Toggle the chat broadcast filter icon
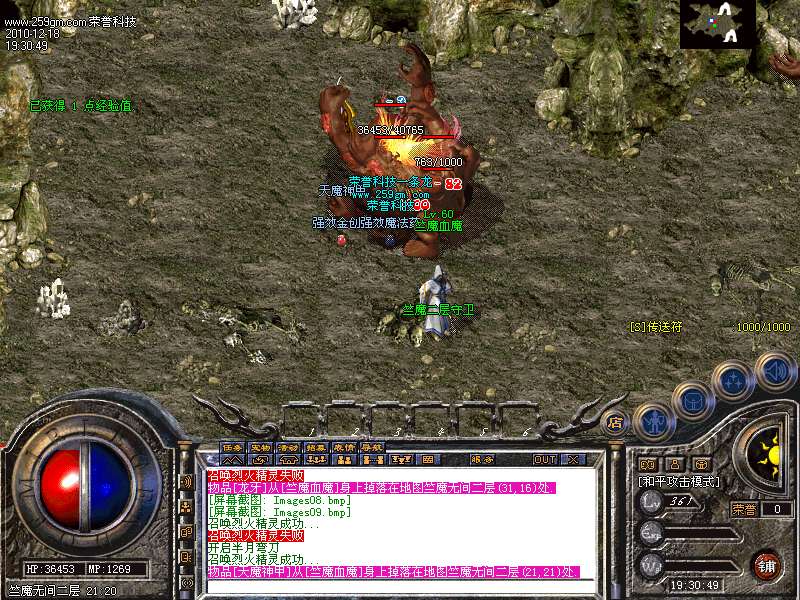The image size is (800, 600). (187, 481)
